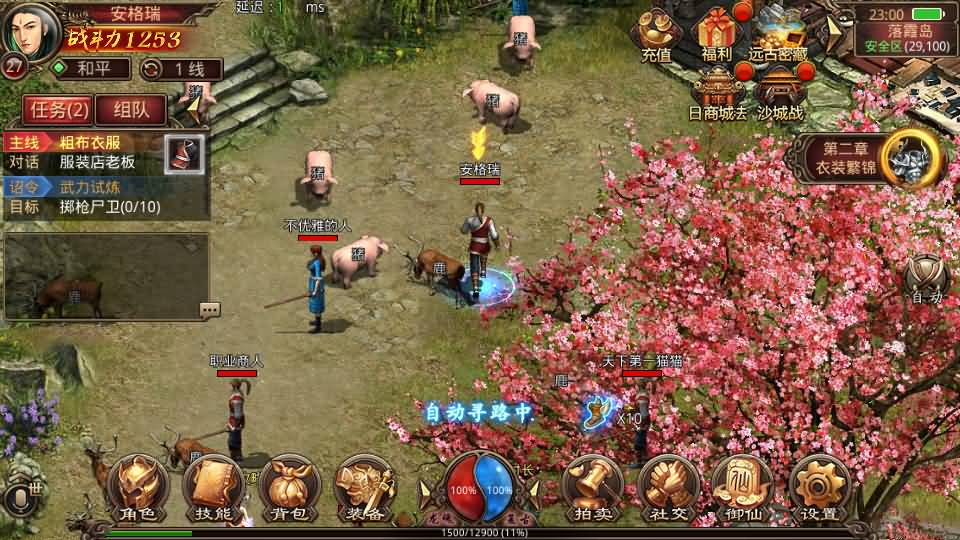Open the 拍卖 auction house
Image resolution: width=960 pixels, height=540 pixels.
click(x=594, y=489)
